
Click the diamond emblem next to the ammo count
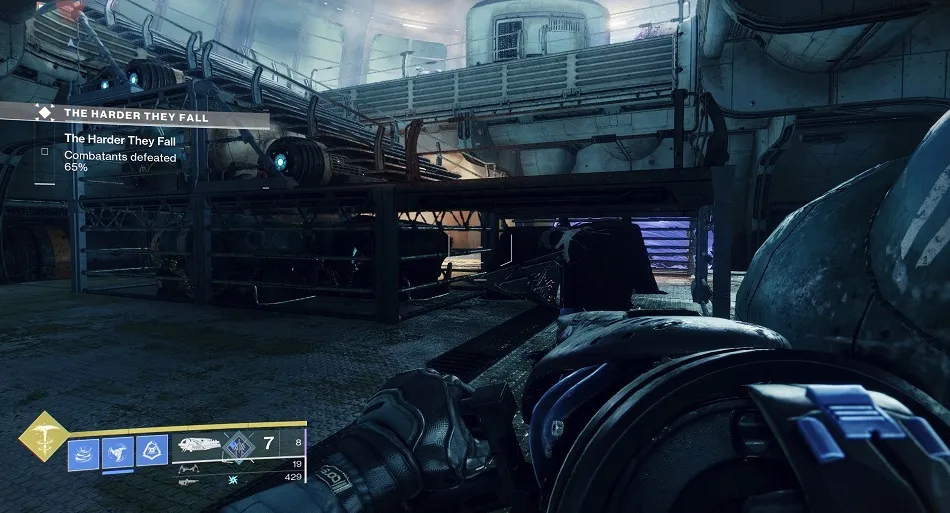click(x=240, y=446)
